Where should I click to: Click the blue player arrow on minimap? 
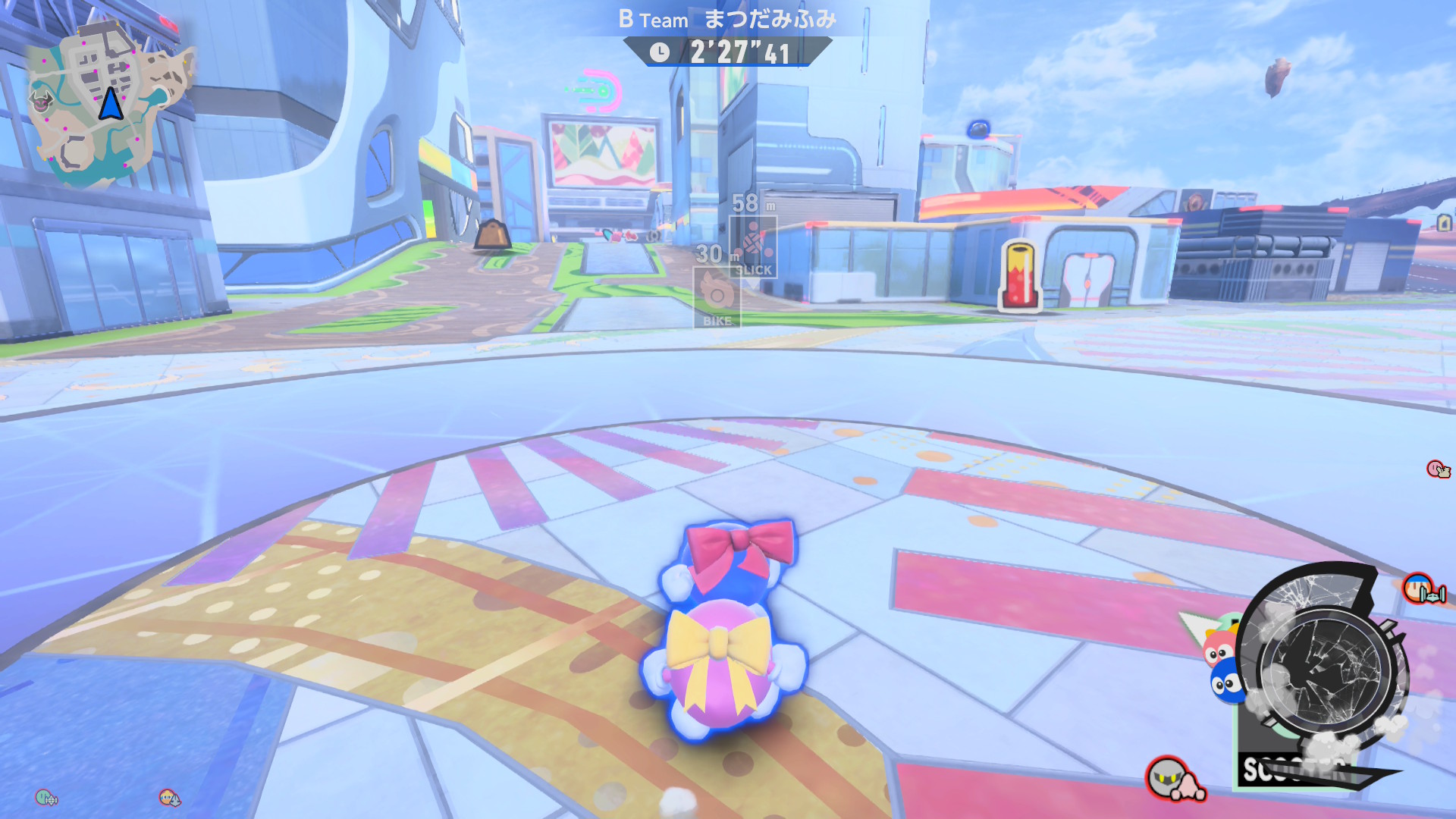click(111, 104)
